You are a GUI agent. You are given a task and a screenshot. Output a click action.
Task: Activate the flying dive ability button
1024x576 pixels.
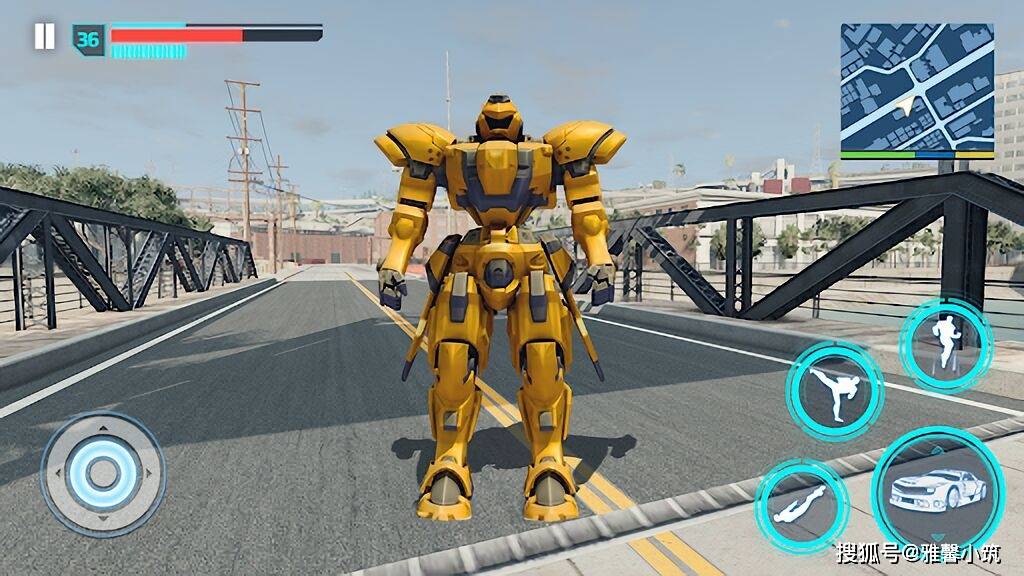pyautogui.click(x=801, y=505)
